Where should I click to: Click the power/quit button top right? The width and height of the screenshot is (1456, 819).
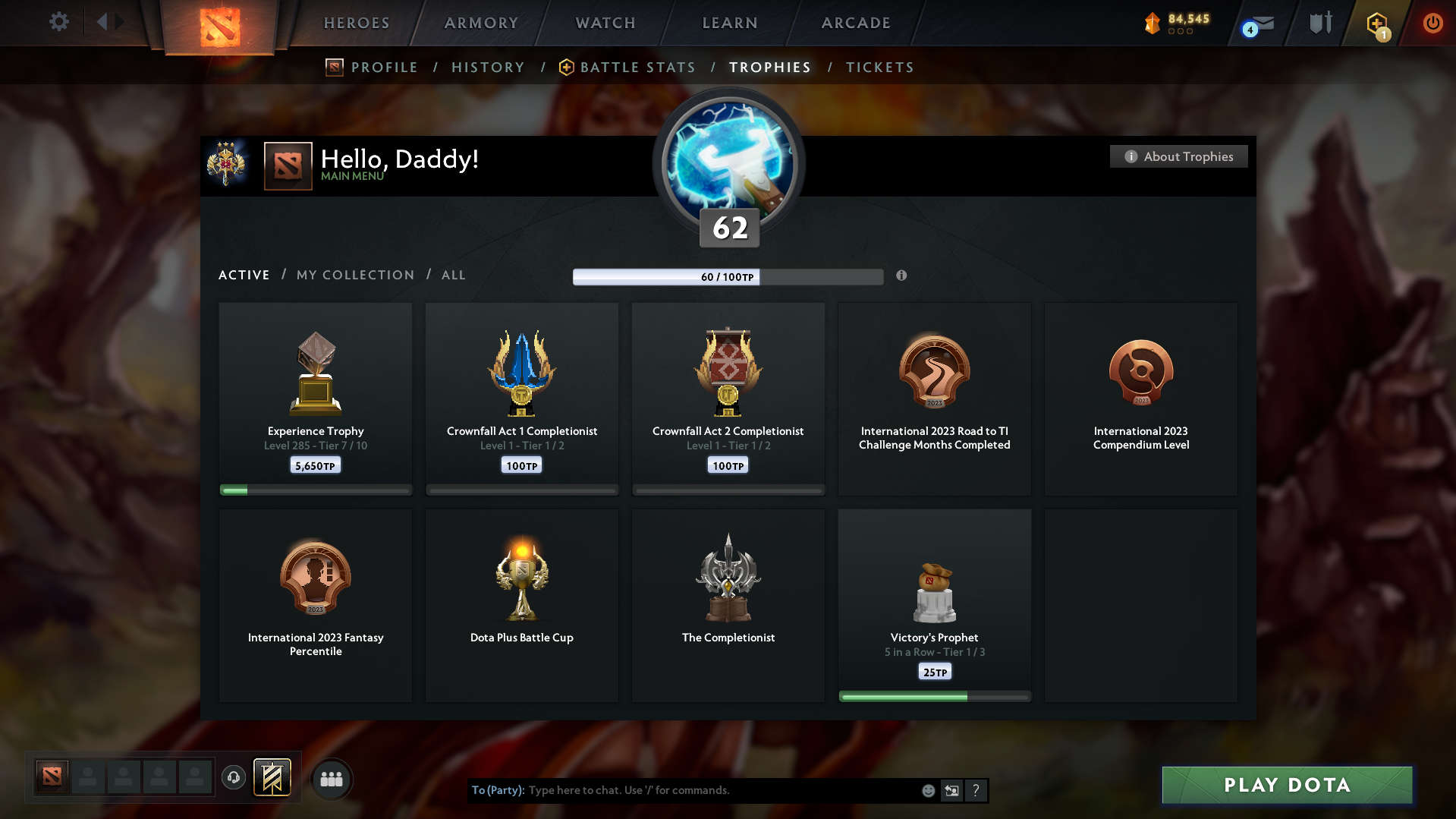click(1432, 23)
